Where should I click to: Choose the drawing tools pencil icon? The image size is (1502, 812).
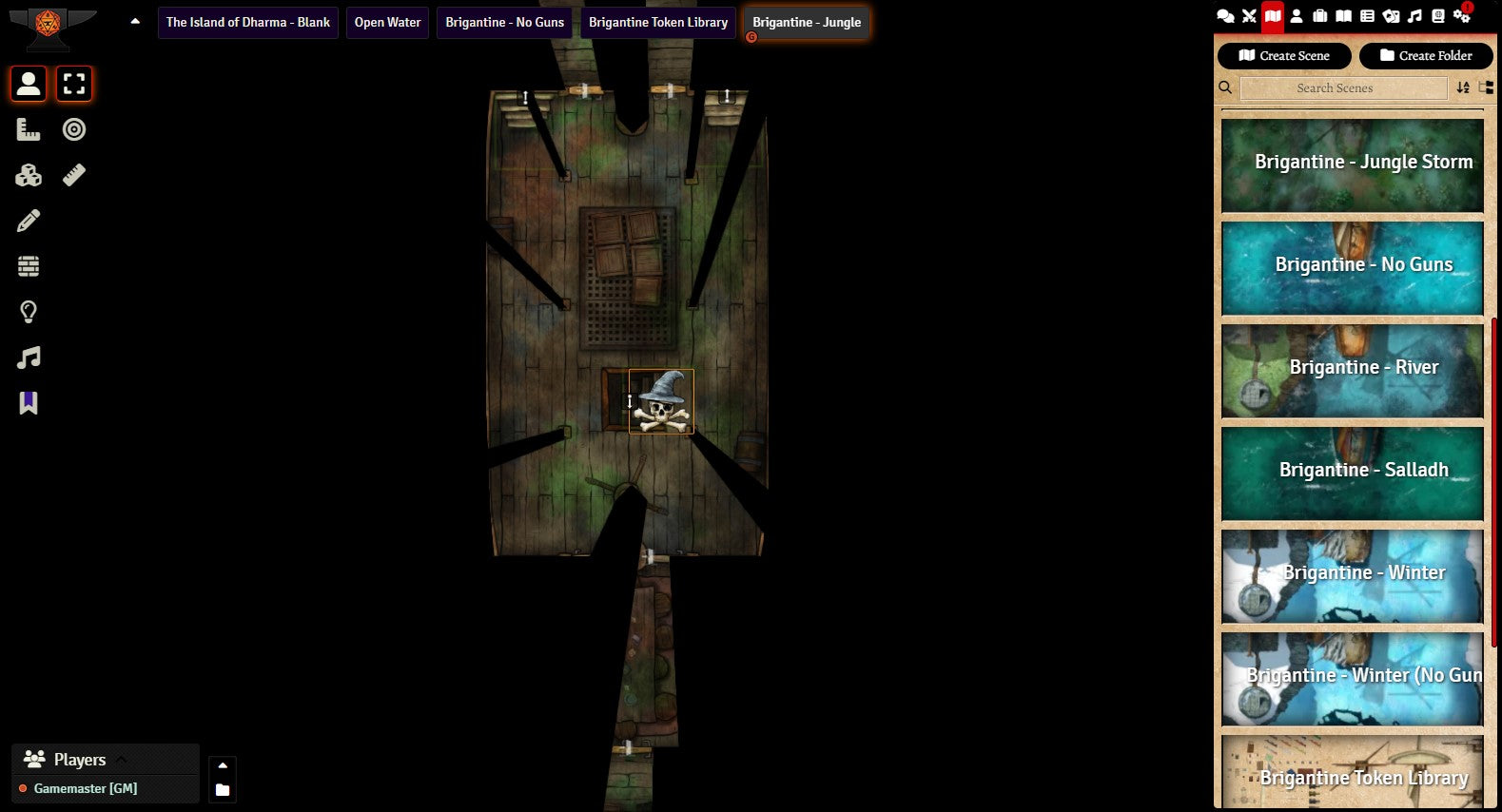[29, 221]
